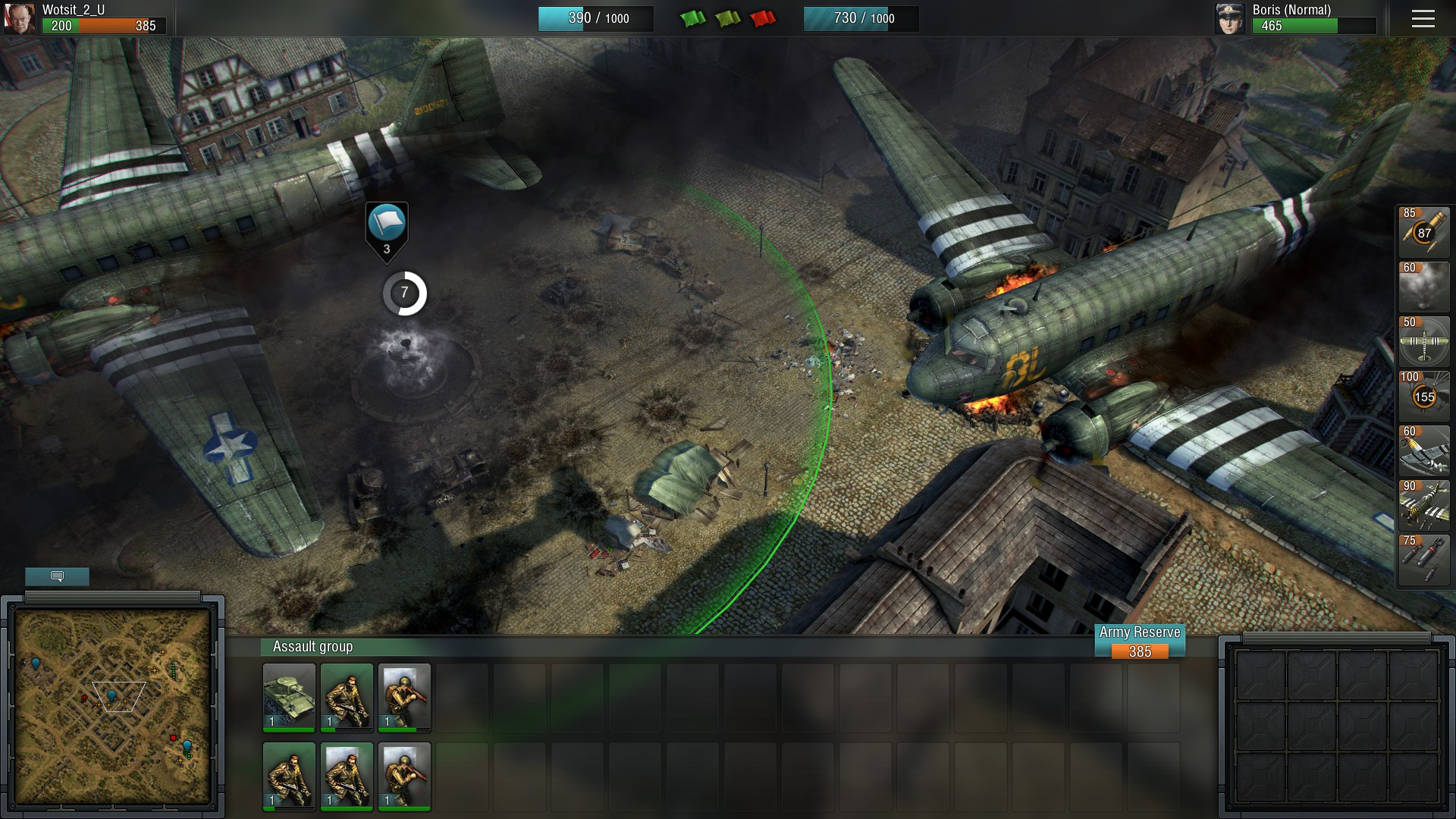Click the Boris commander portrait
Viewport: 1456px width, 819px height.
[x=1230, y=19]
